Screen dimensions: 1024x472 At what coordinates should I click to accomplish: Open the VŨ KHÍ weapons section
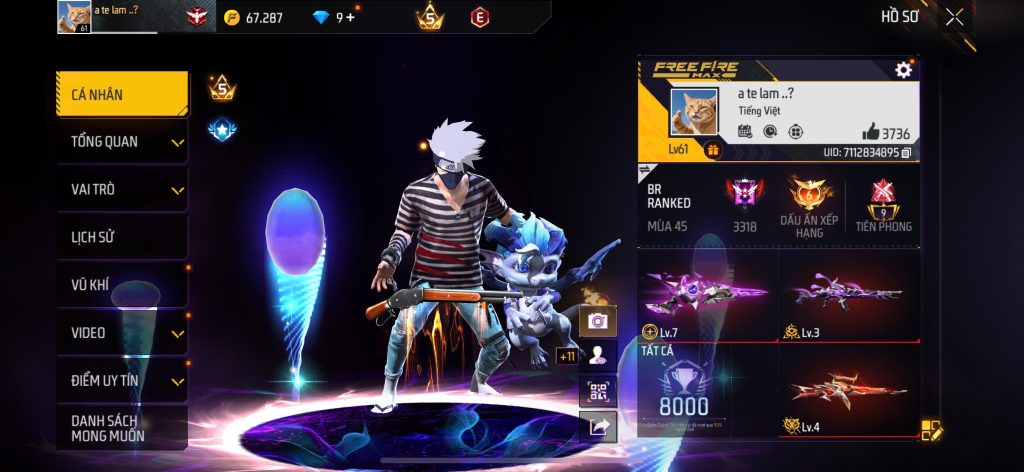[122, 285]
